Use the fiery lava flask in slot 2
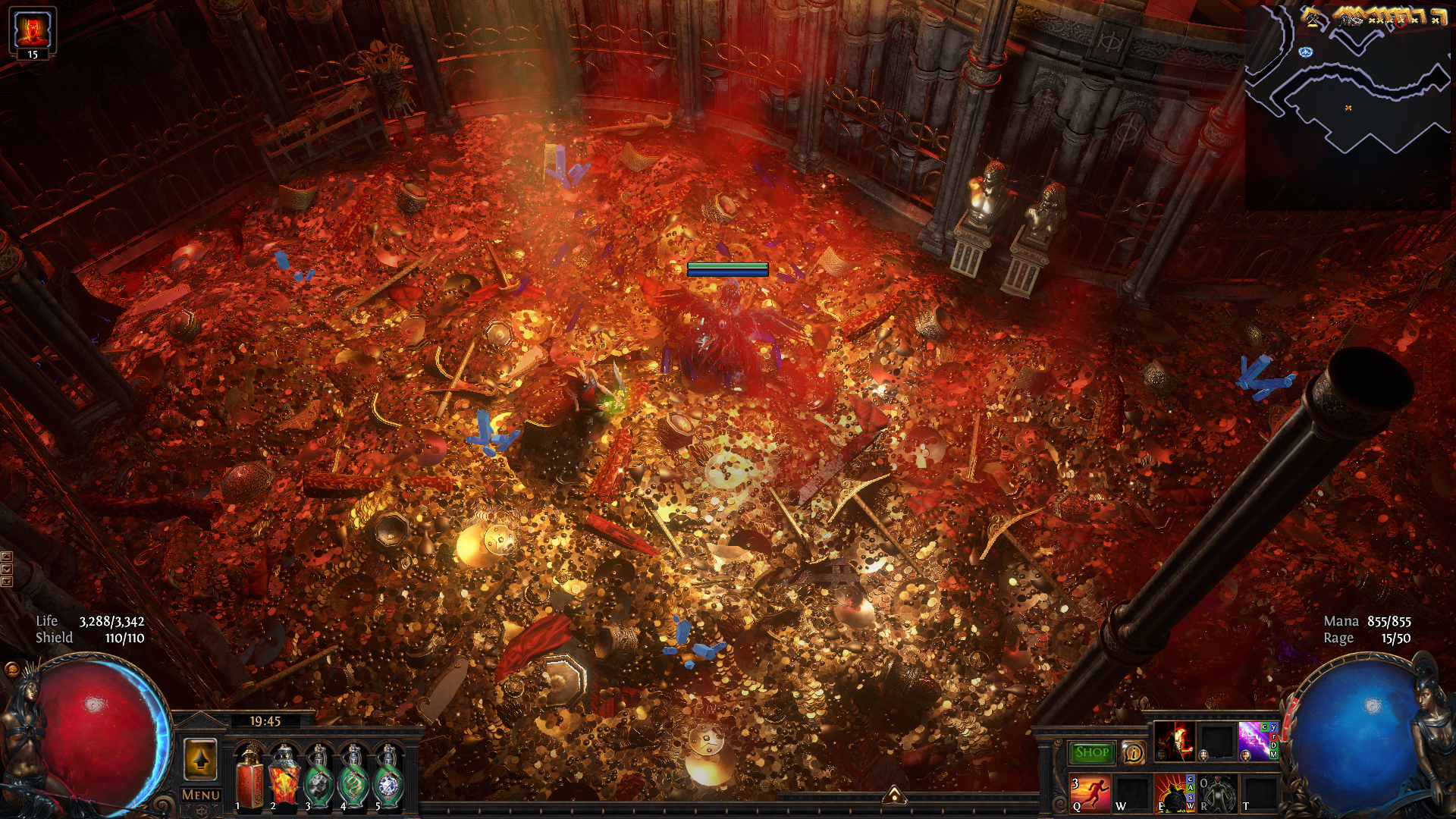 [x=284, y=776]
